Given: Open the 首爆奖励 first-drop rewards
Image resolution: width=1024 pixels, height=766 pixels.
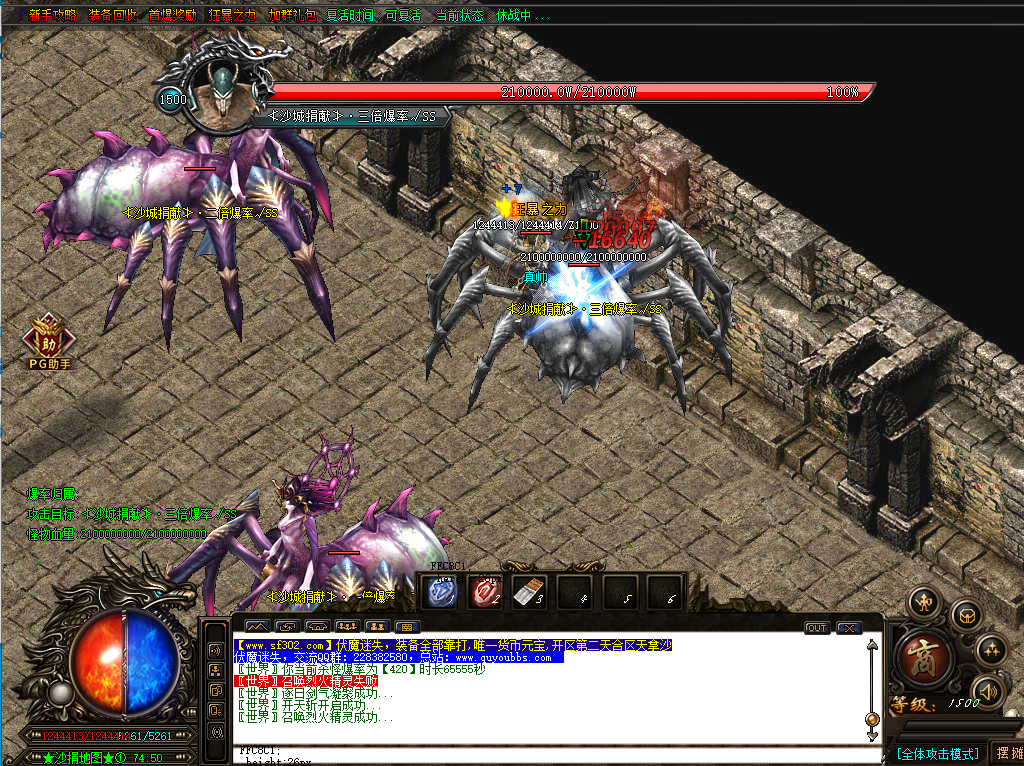Looking at the screenshot, I should [x=172, y=16].
